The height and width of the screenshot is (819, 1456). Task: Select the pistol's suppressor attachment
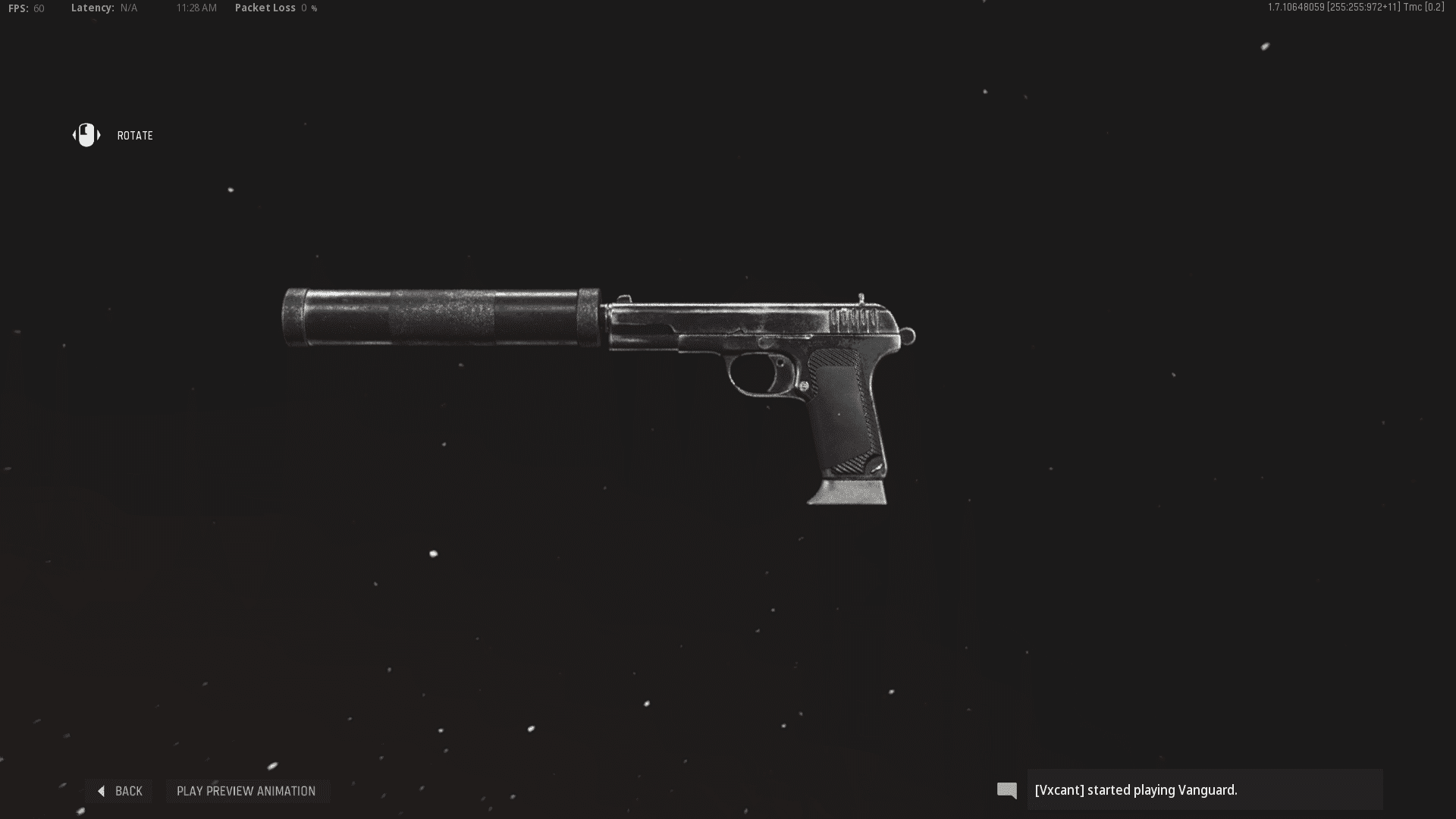coord(440,318)
